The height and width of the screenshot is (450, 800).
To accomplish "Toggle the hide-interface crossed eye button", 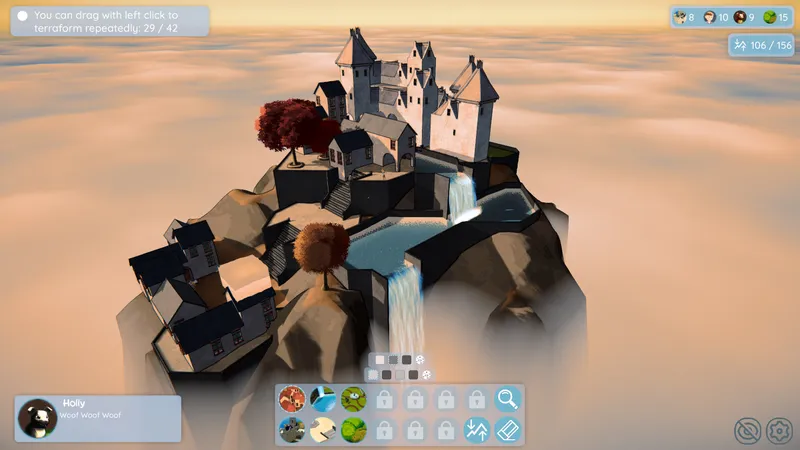I will point(747,431).
